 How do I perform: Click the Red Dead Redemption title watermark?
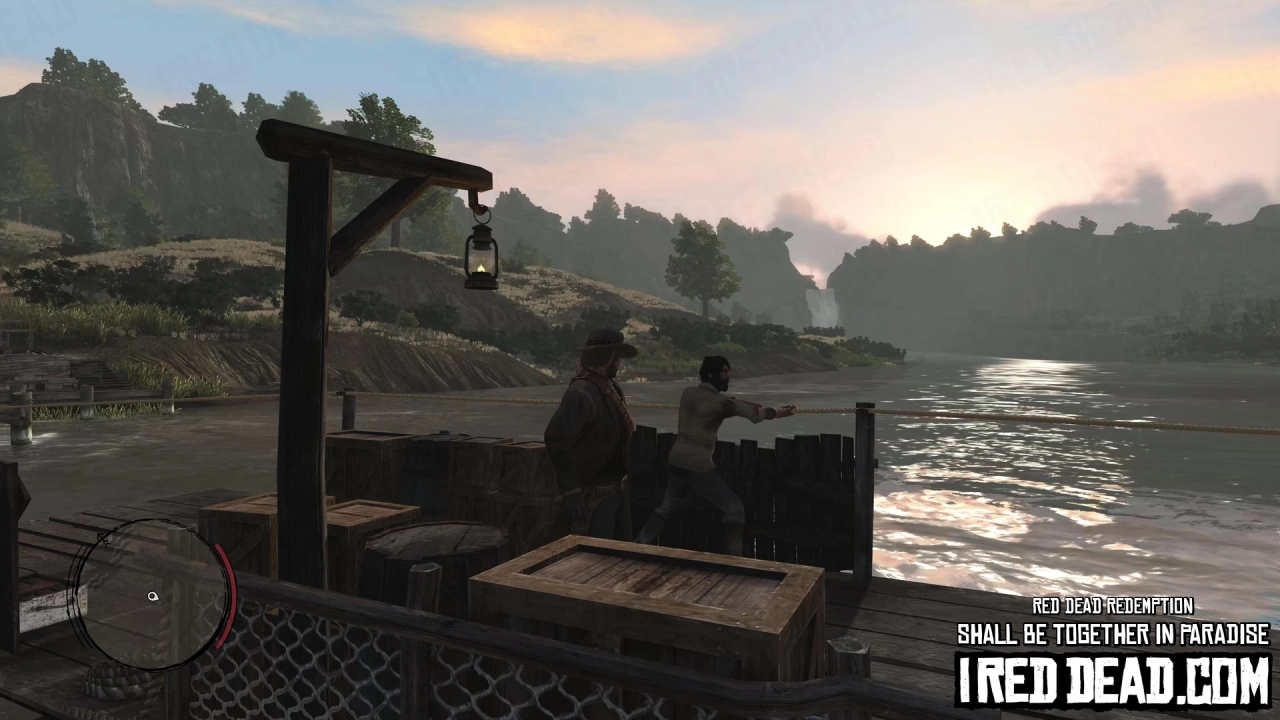pos(1113,605)
